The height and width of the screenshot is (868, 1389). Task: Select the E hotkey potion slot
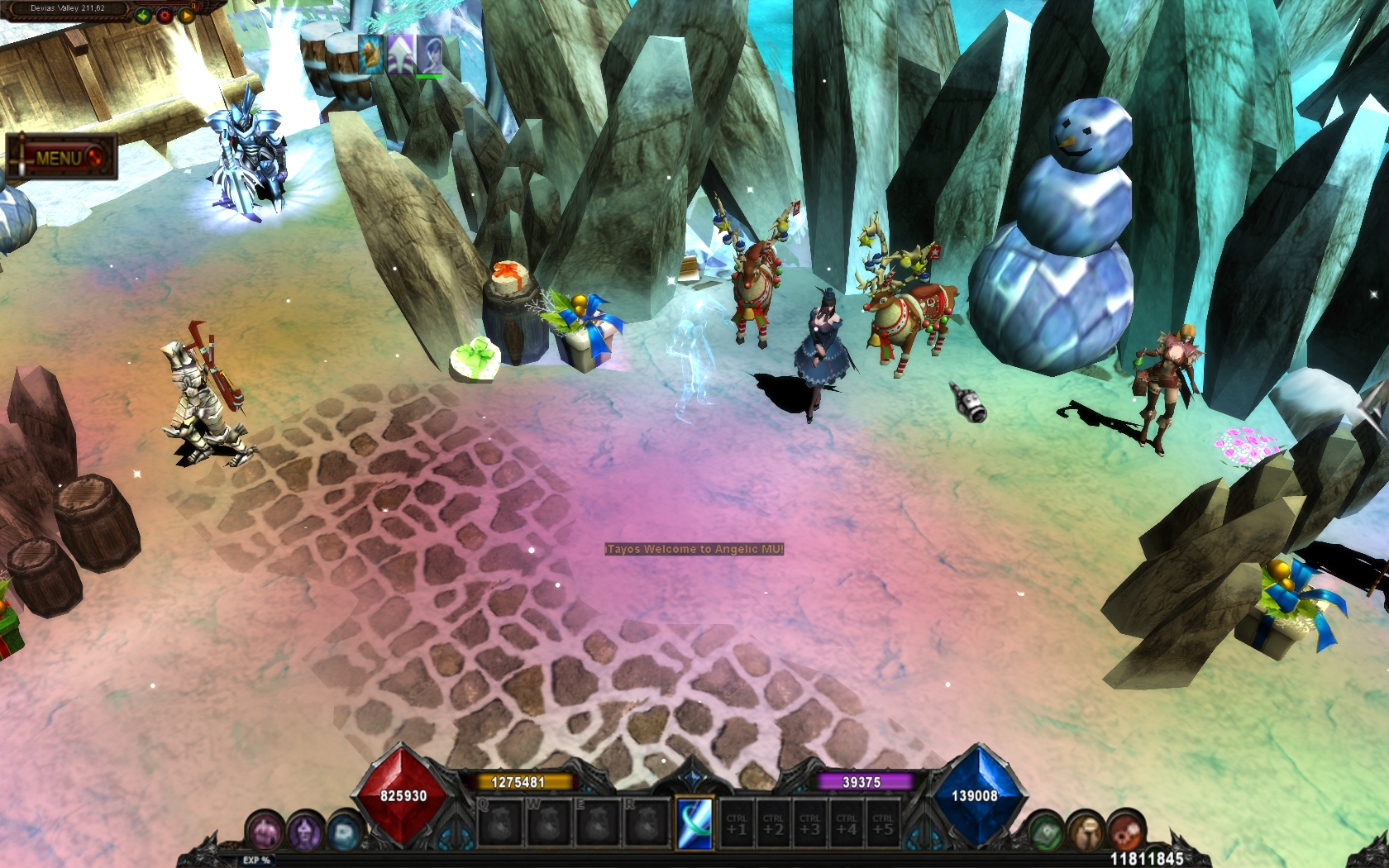pos(598,823)
